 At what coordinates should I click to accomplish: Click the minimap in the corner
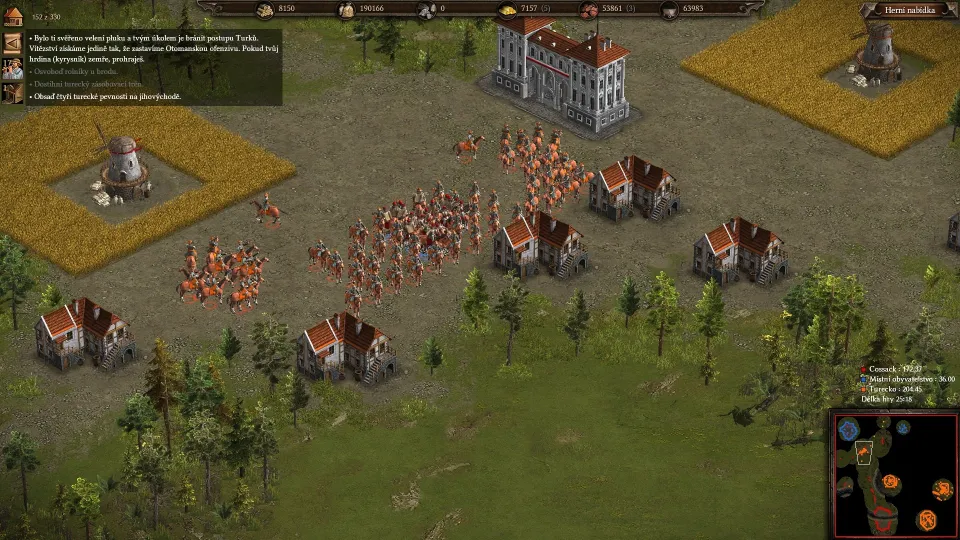pos(893,474)
